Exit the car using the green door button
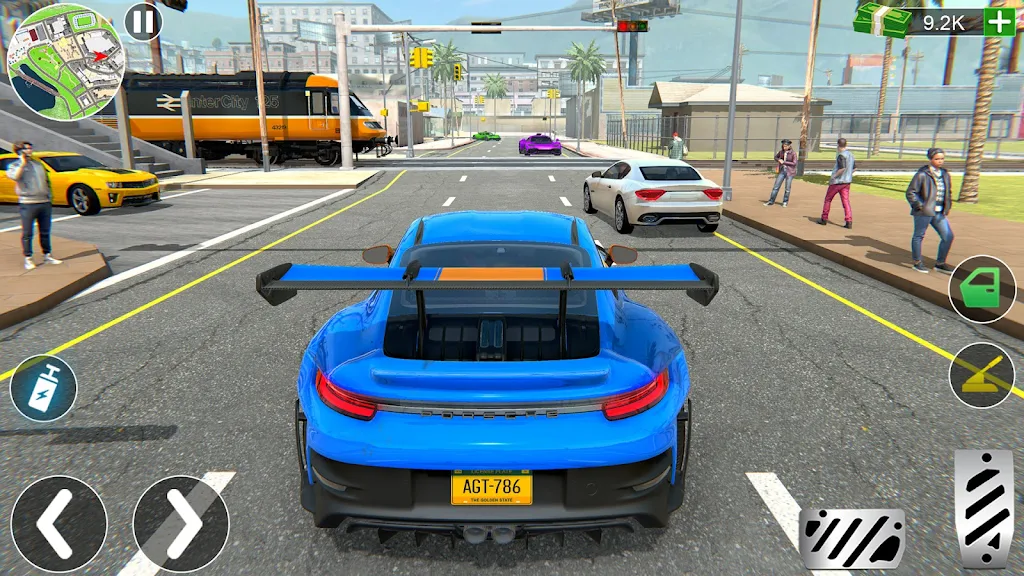The image size is (1024, 576). (x=981, y=289)
